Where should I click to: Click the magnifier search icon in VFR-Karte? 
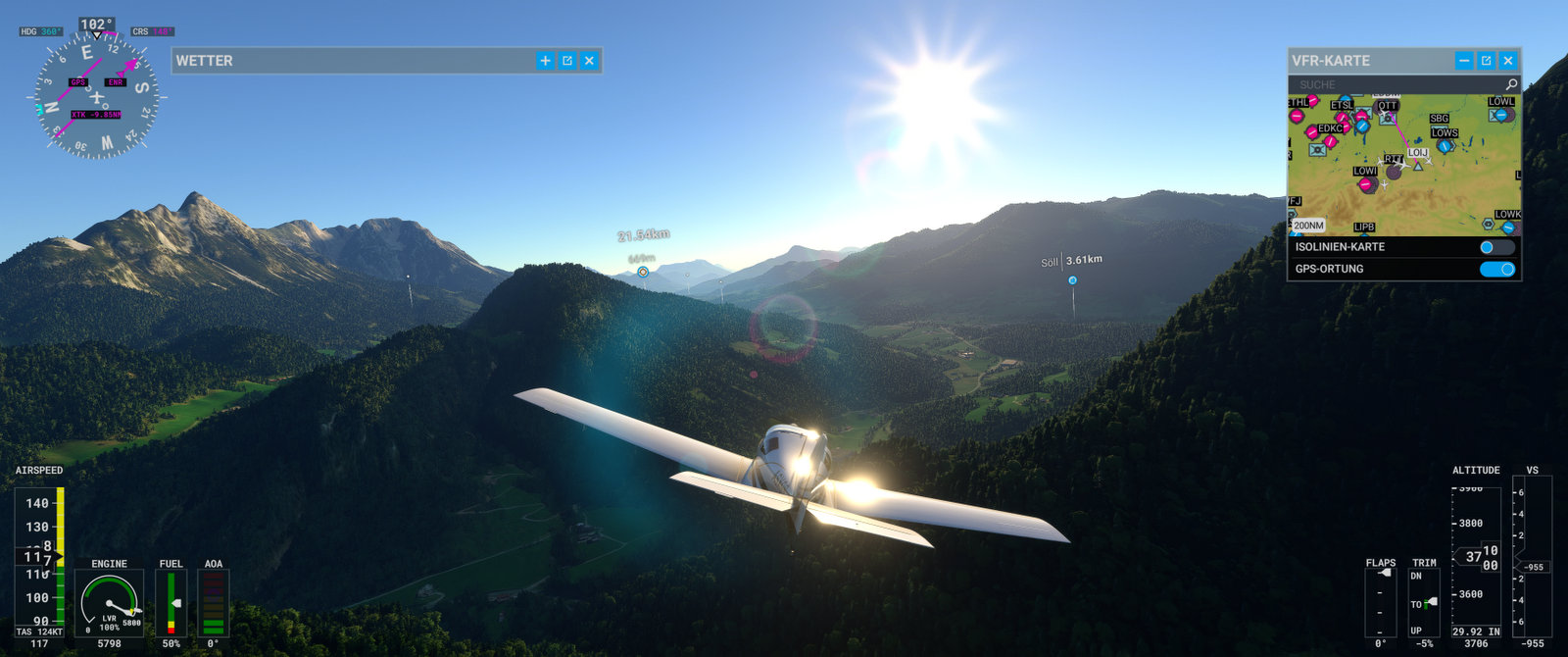click(1511, 84)
